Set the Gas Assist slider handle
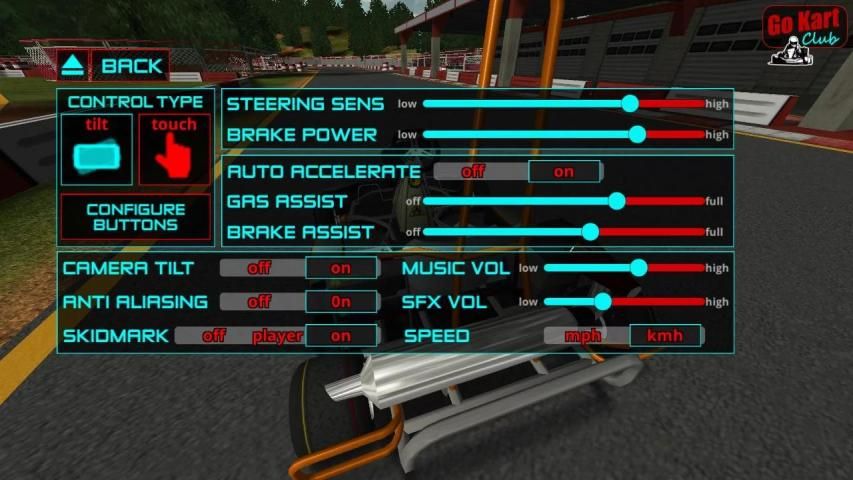This screenshot has height=480, width=853. pos(617,201)
